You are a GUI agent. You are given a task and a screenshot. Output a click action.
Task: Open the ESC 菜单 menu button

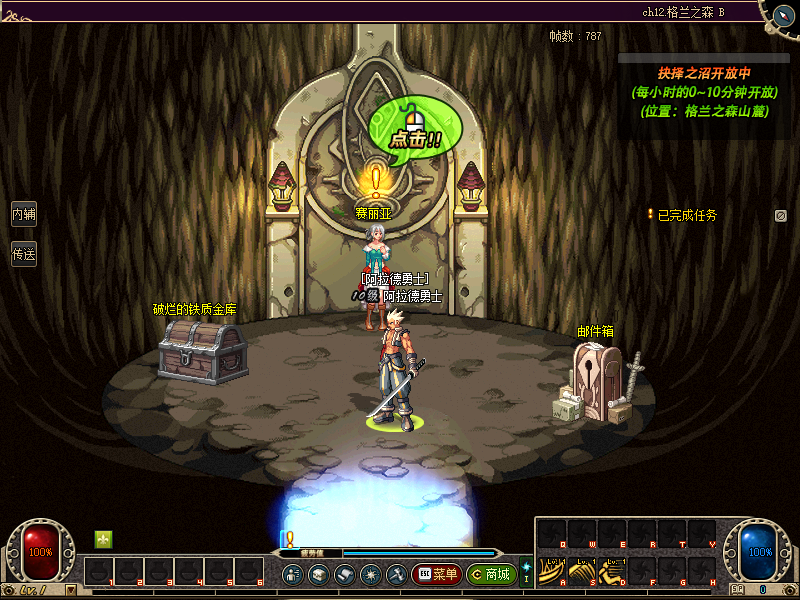tap(435, 574)
